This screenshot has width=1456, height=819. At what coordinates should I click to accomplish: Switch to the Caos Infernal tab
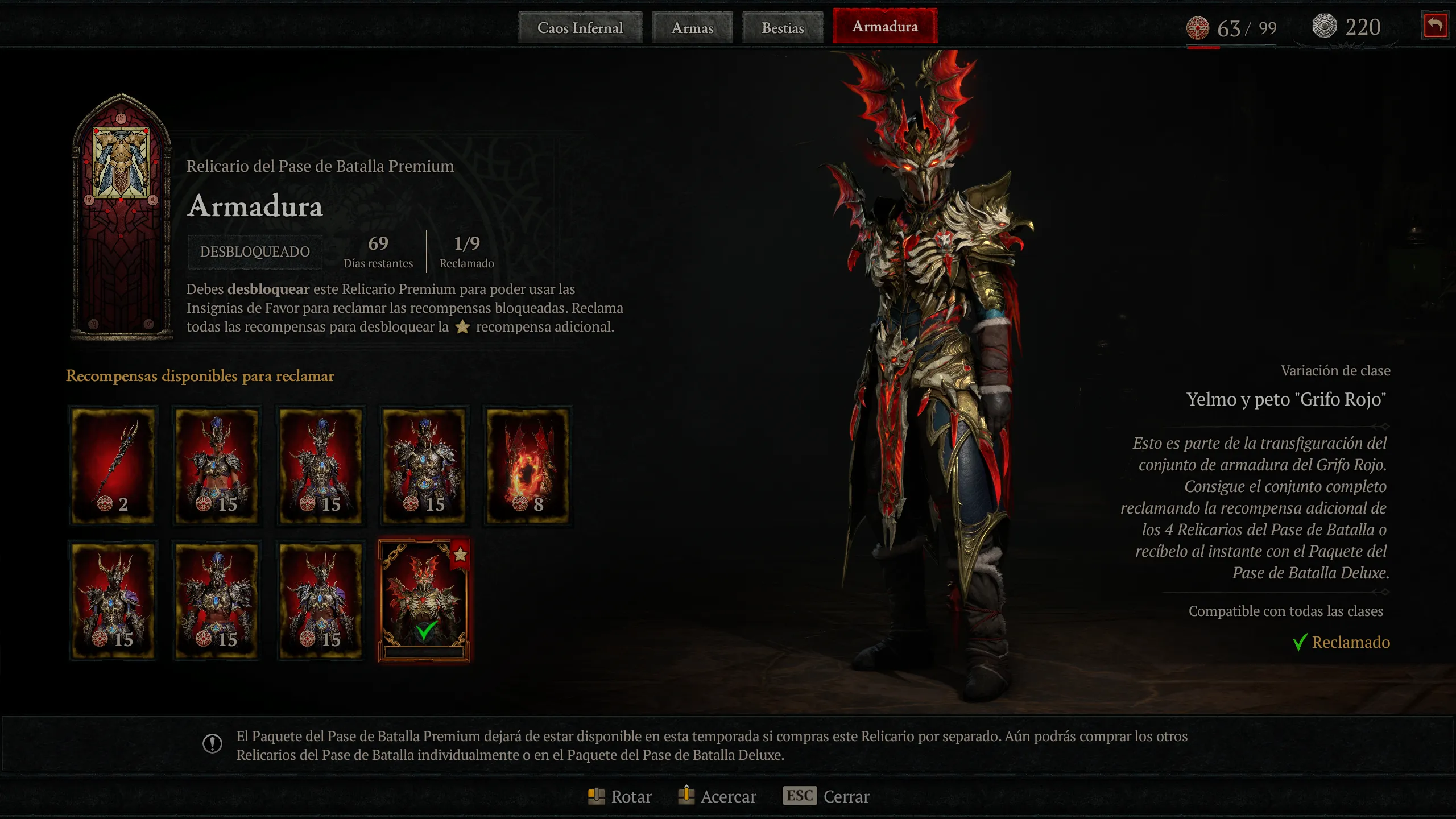pos(580,27)
